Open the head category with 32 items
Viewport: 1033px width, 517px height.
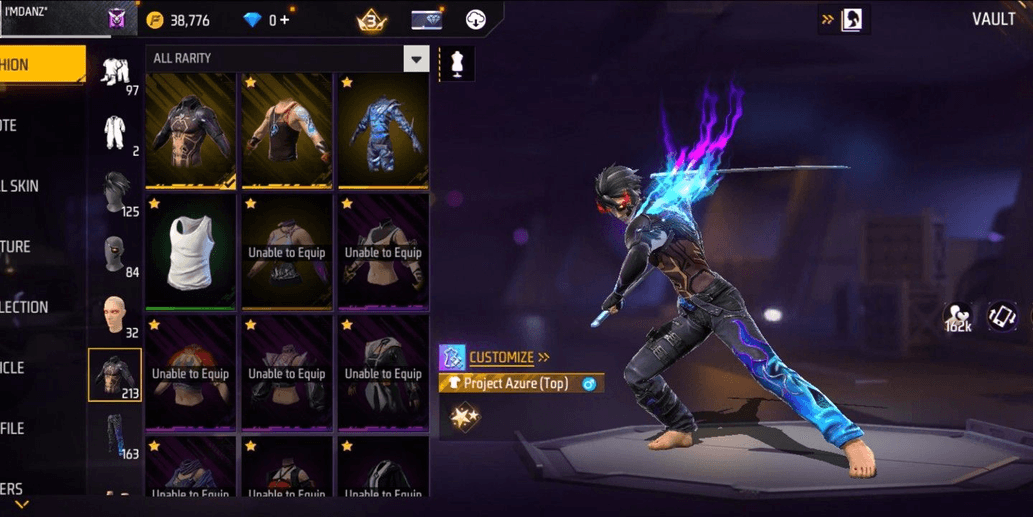point(115,315)
